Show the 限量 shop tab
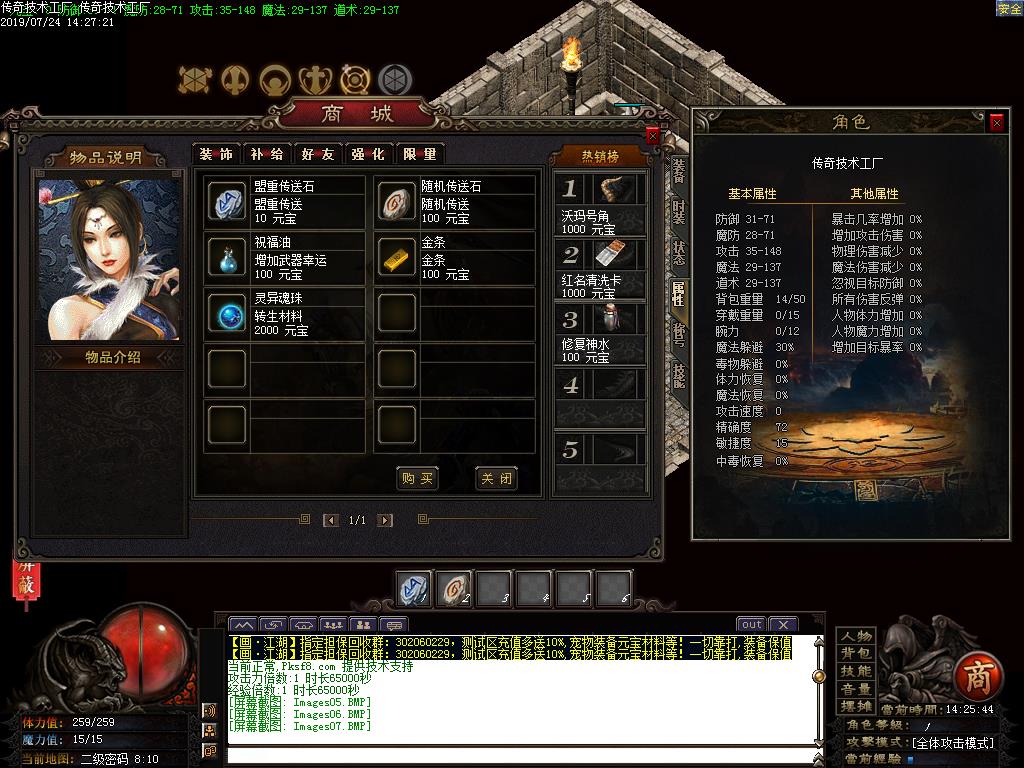Image resolution: width=1024 pixels, height=768 pixels. pyautogui.click(x=419, y=154)
